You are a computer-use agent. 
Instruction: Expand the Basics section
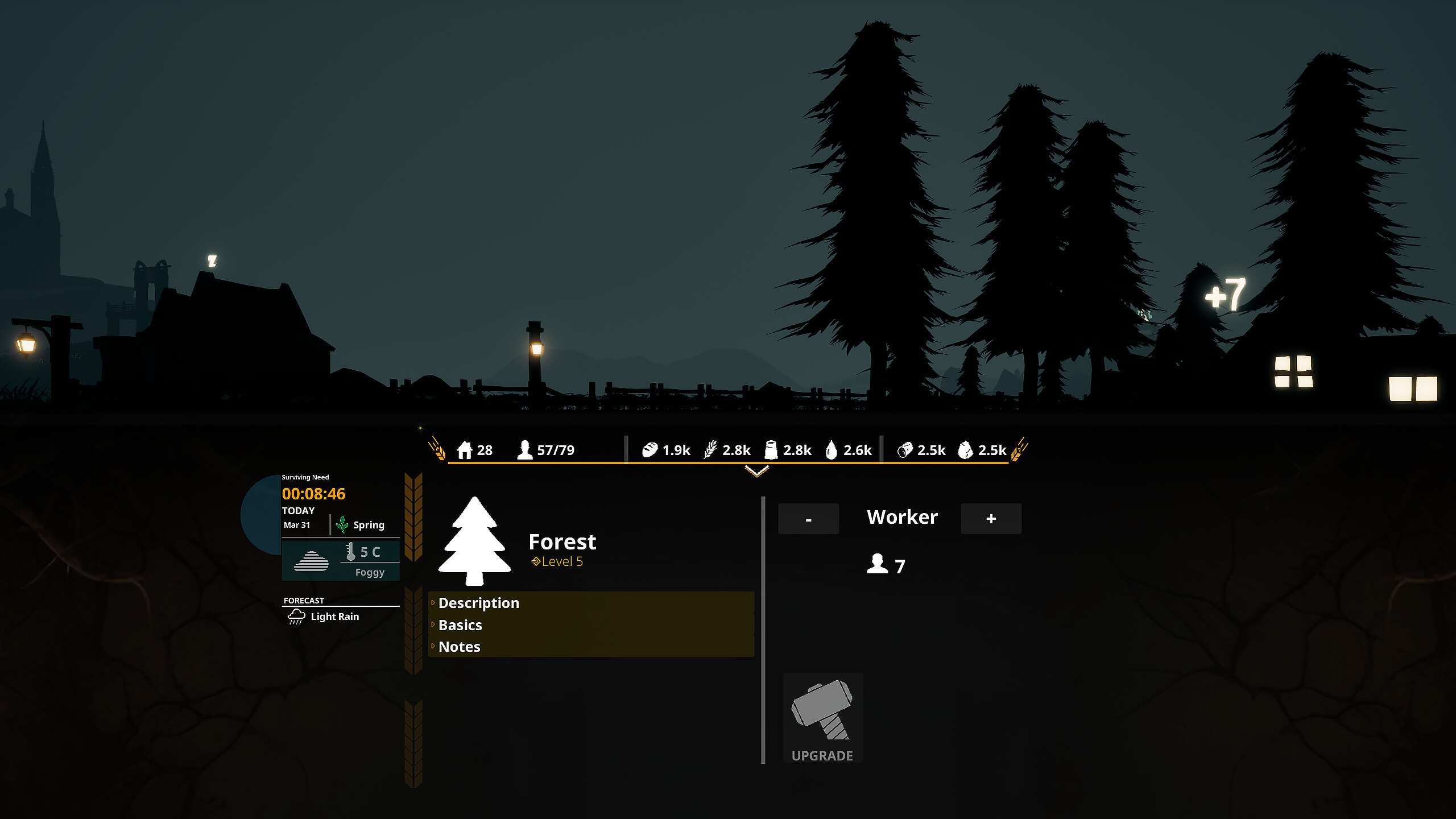(x=460, y=625)
